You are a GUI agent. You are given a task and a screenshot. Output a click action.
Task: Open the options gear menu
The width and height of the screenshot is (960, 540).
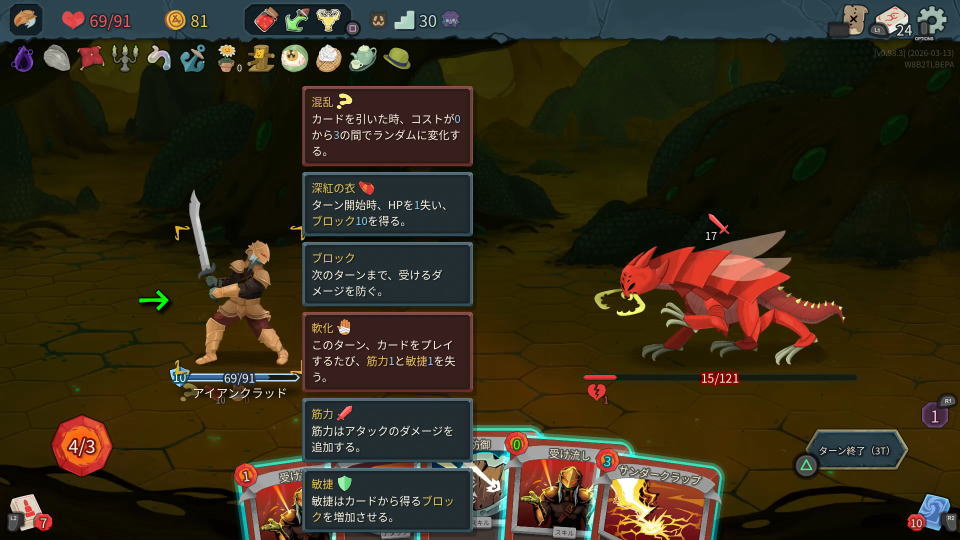[931, 20]
